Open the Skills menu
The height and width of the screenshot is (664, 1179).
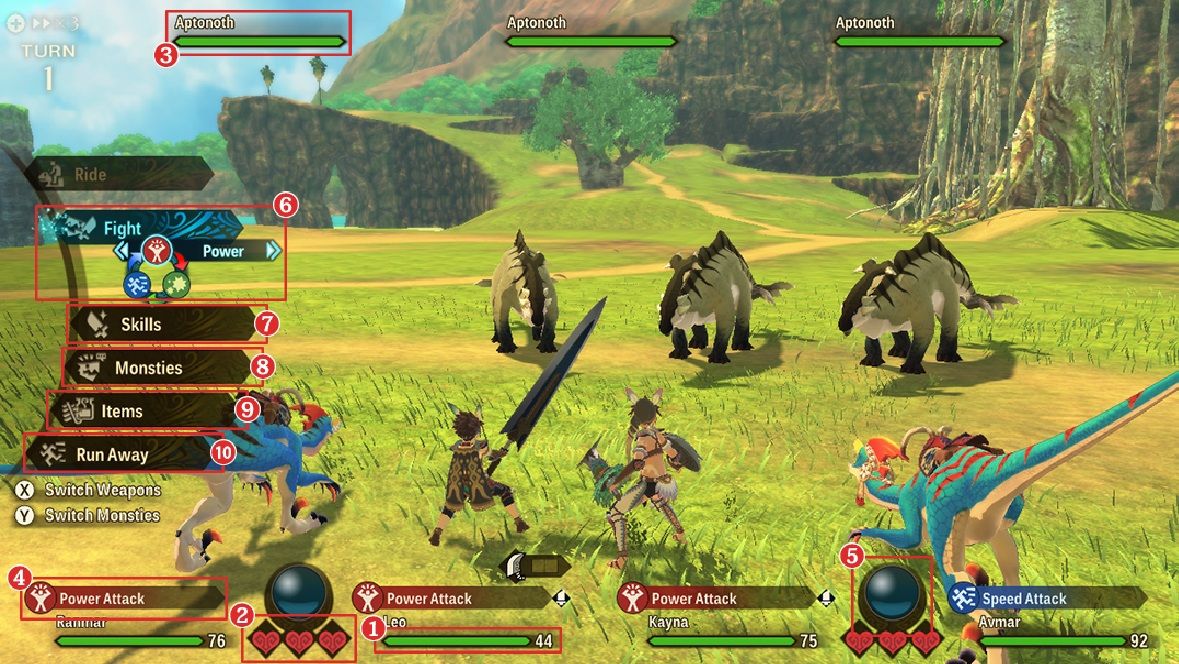(141, 325)
